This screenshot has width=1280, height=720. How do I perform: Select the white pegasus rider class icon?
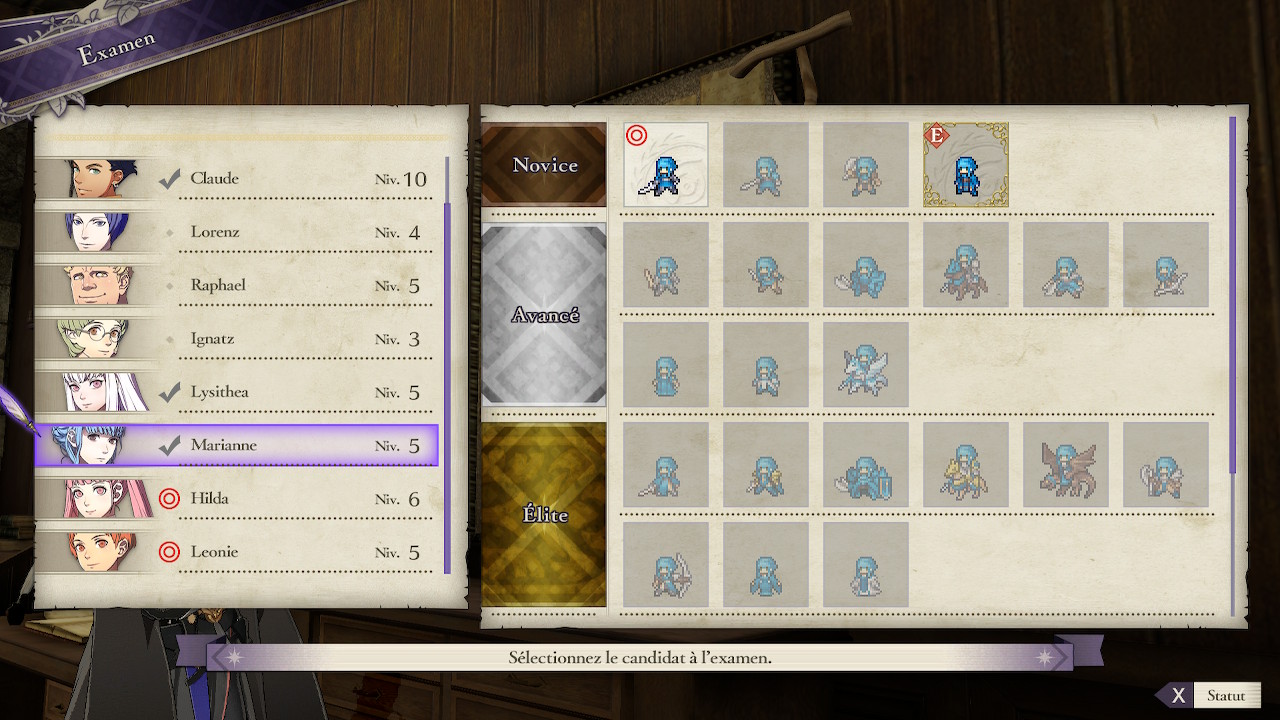(866, 365)
